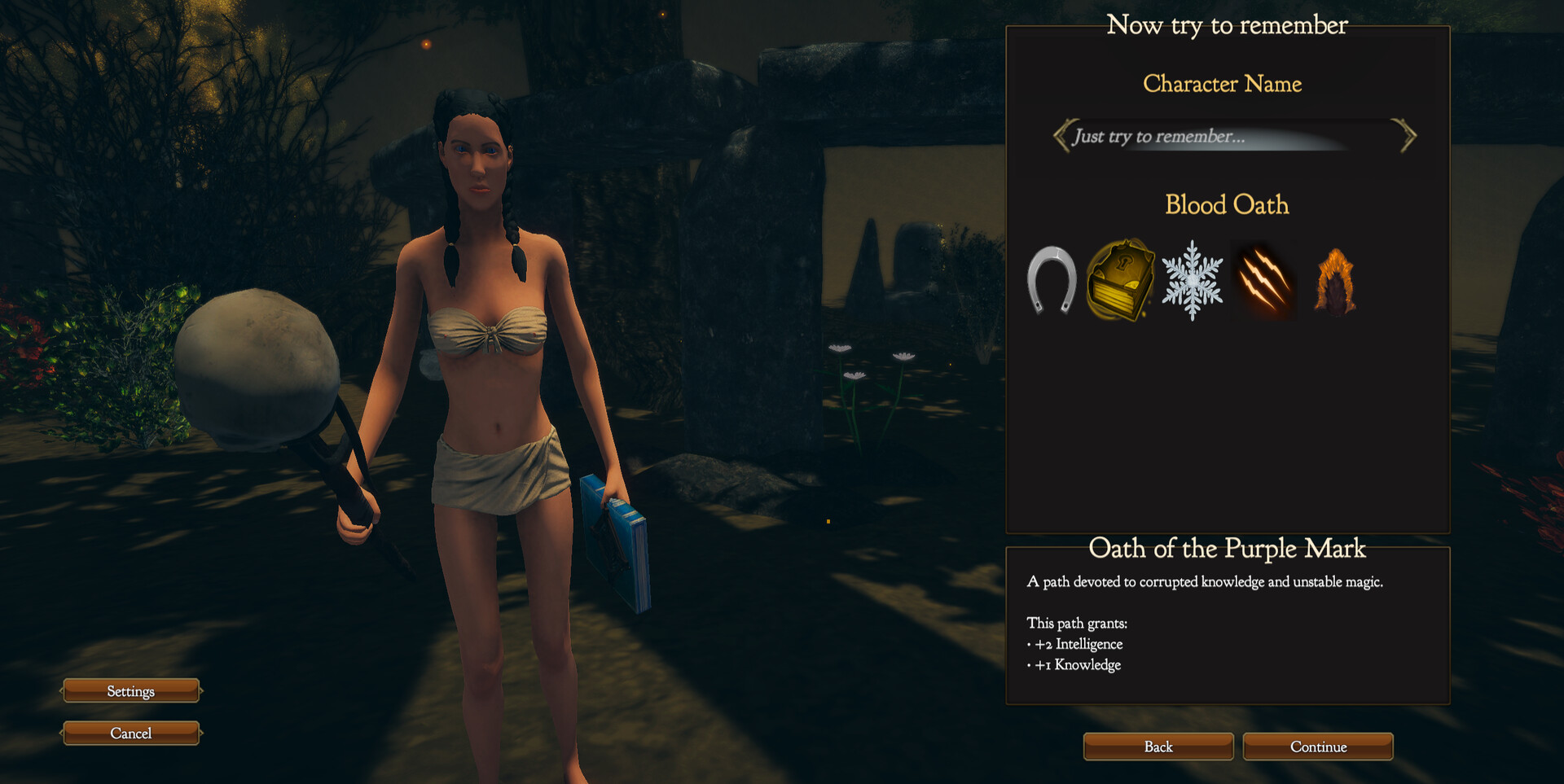This screenshot has width=1564, height=784.
Task: Continue to the next step
Action: tap(1317, 747)
